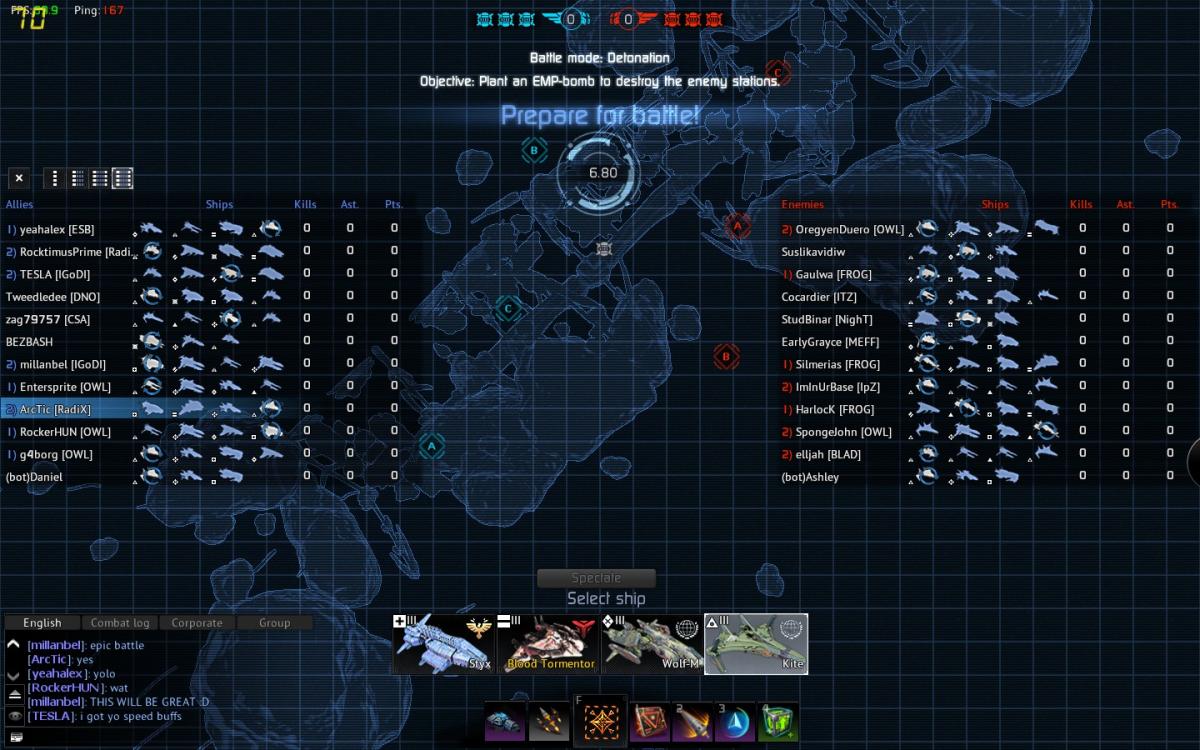The width and height of the screenshot is (1200, 750).
Task: Switch scoreboard to the single-column layout
Action: [55, 179]
